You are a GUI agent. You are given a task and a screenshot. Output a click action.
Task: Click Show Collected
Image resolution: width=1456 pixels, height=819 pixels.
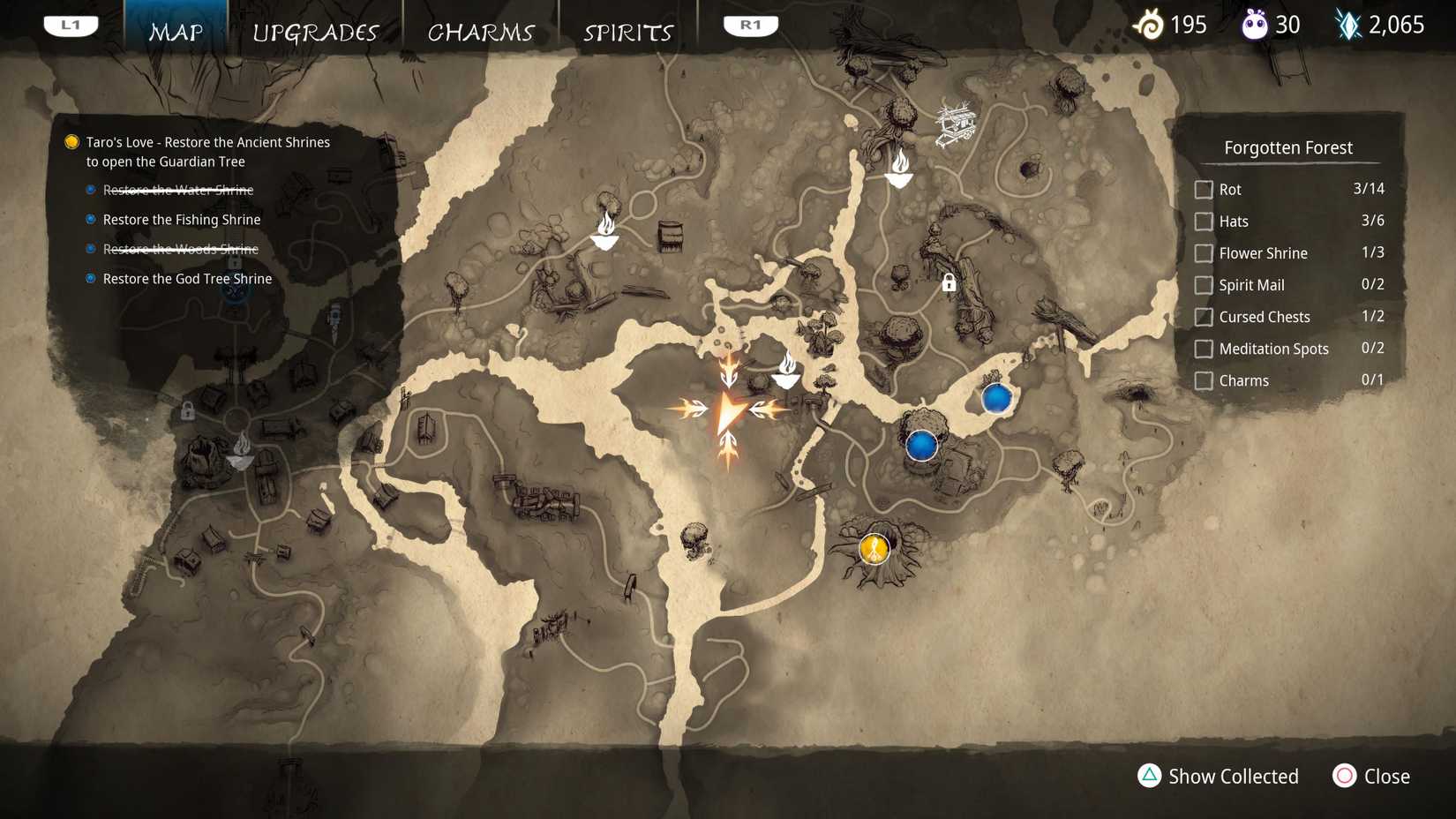(x=1219, y=777)
